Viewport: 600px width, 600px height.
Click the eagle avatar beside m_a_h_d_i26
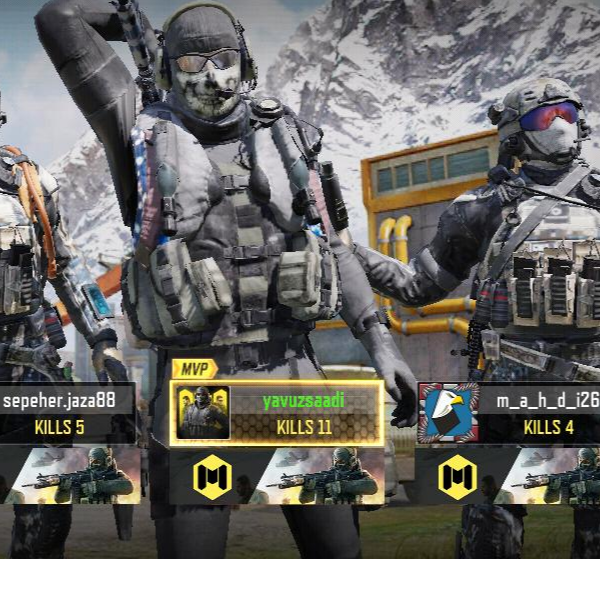pyautogui.click(x=448, y=412)
